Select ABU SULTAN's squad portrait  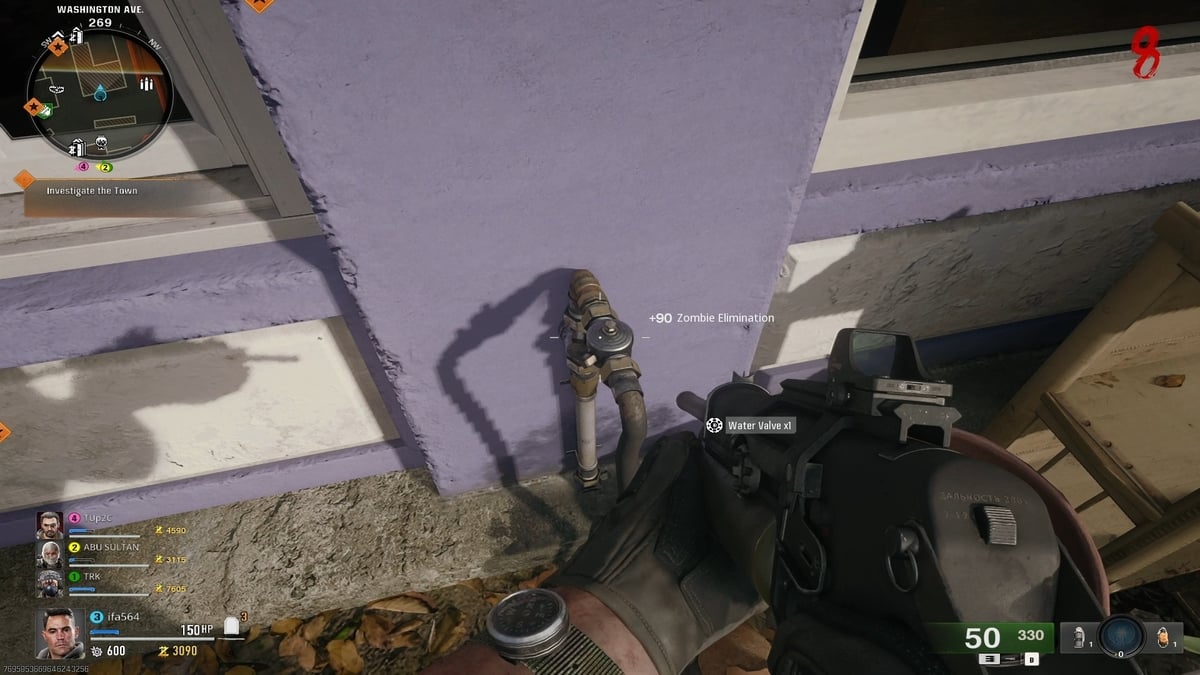pyautogui.click(x=49, y=553)
